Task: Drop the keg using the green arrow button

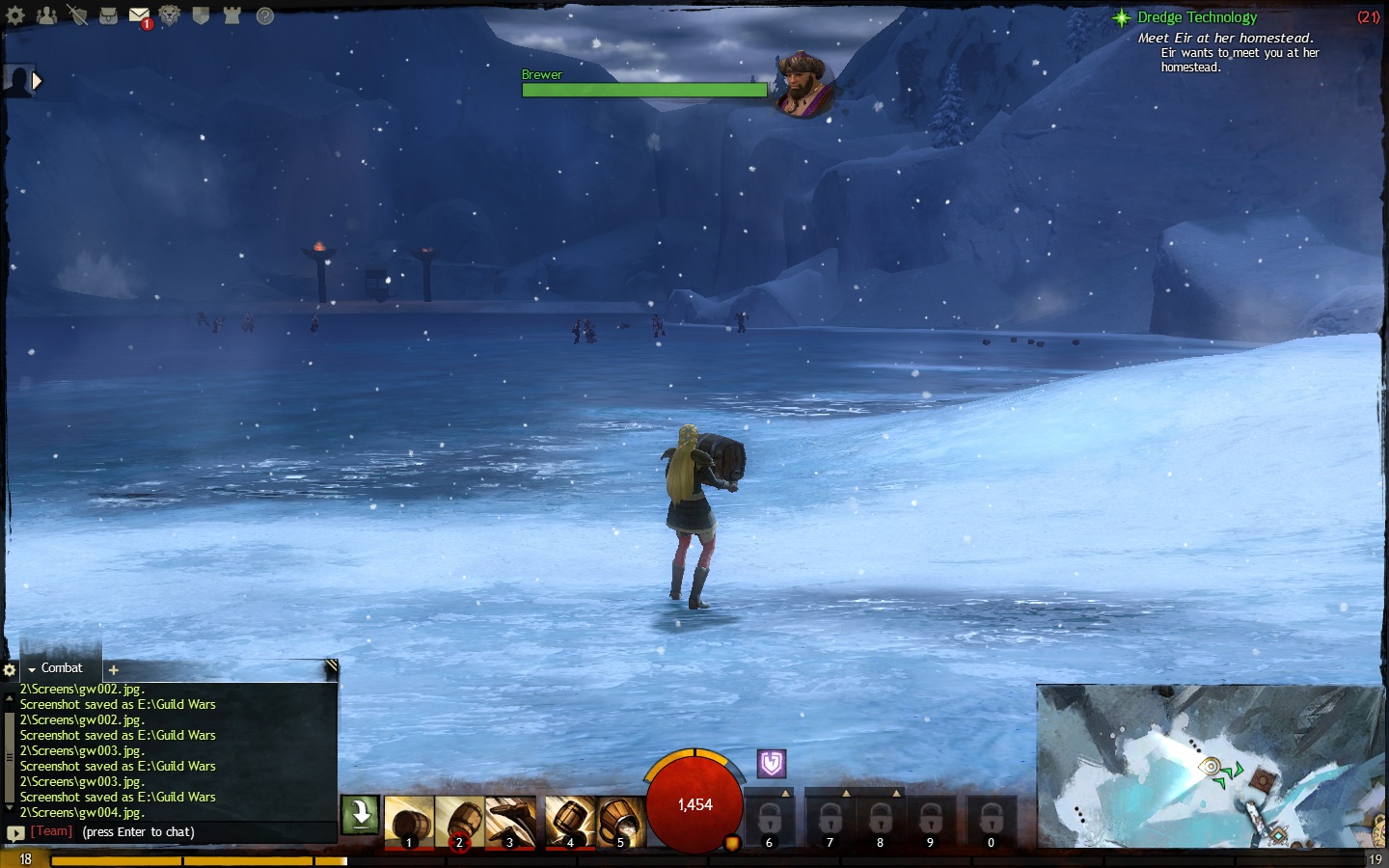Action: tap(361, 814)
